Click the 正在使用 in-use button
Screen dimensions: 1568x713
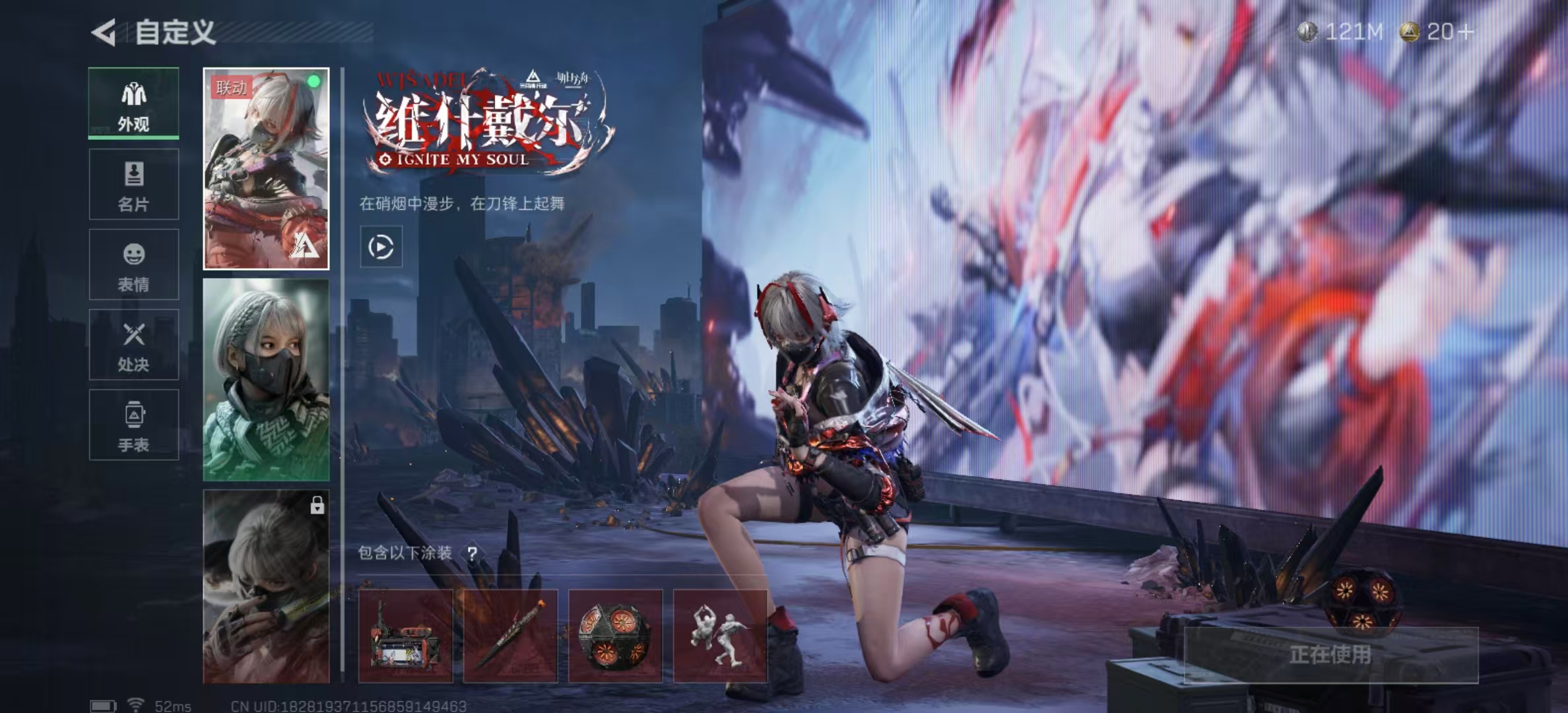pyautogui.click(x=1330, y=655)
